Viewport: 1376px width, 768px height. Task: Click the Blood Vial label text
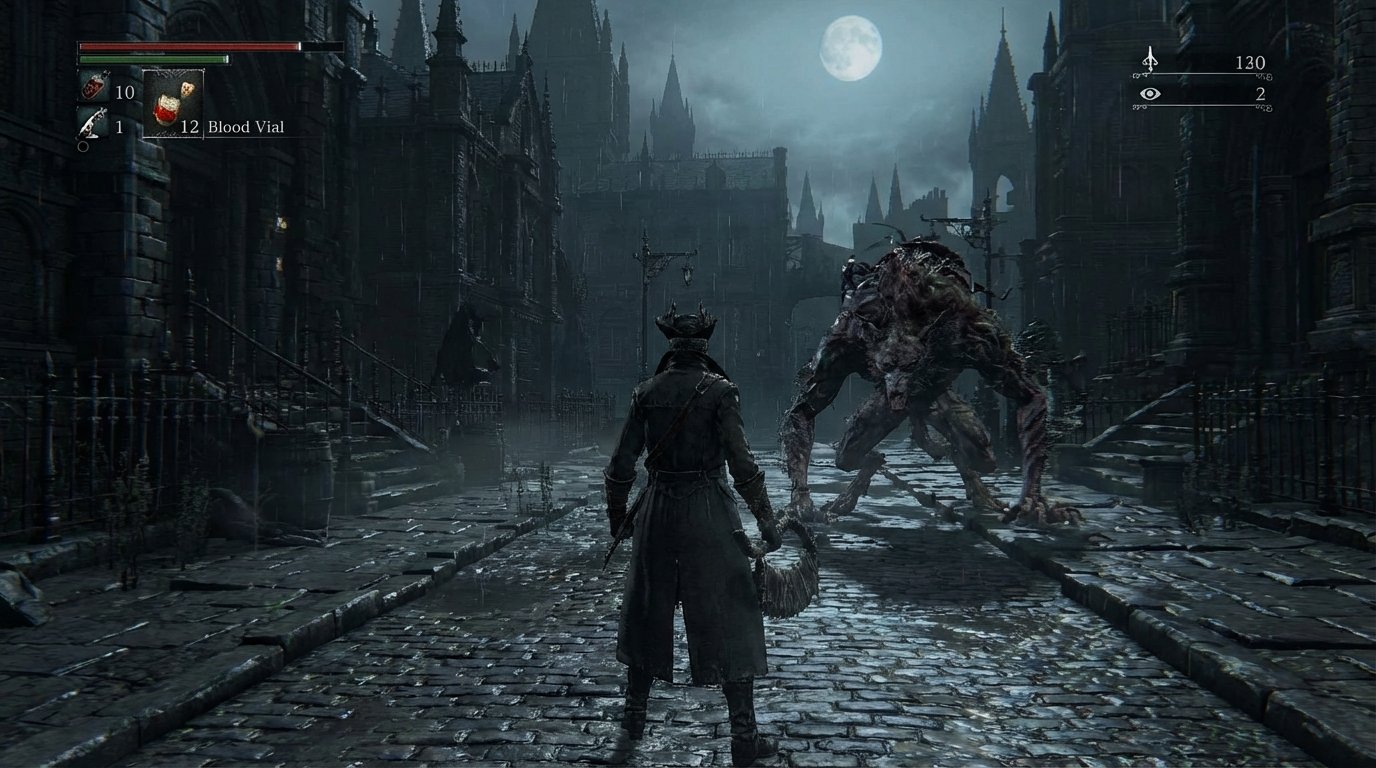point(245,127)
